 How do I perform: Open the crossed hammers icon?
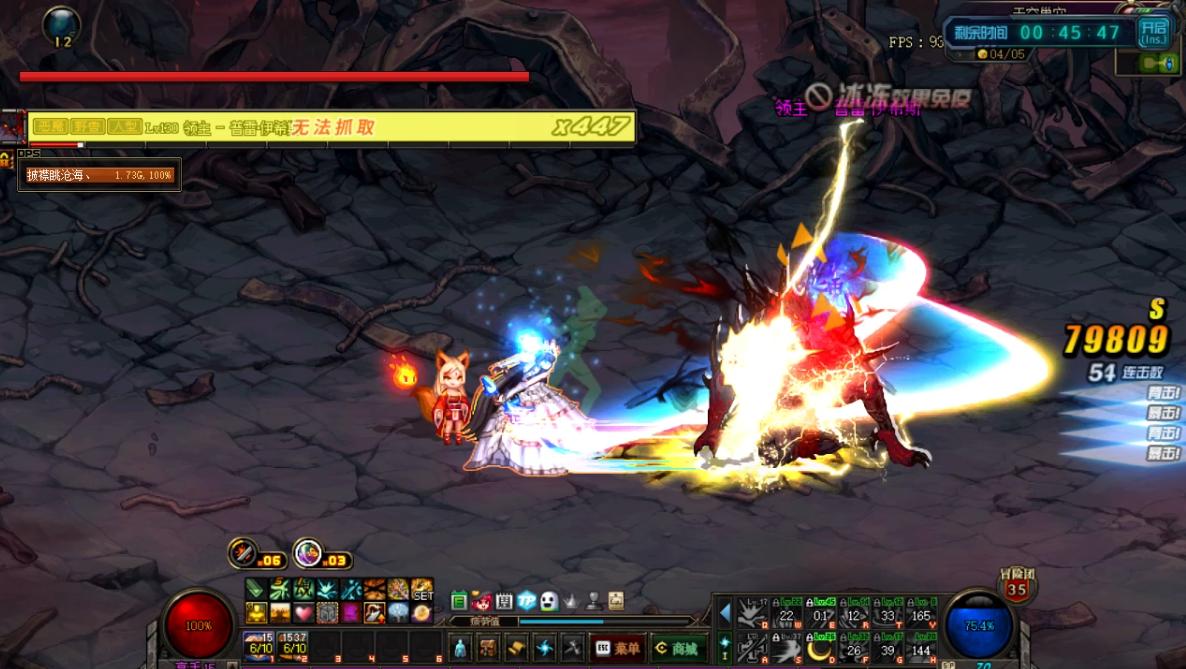572,648
